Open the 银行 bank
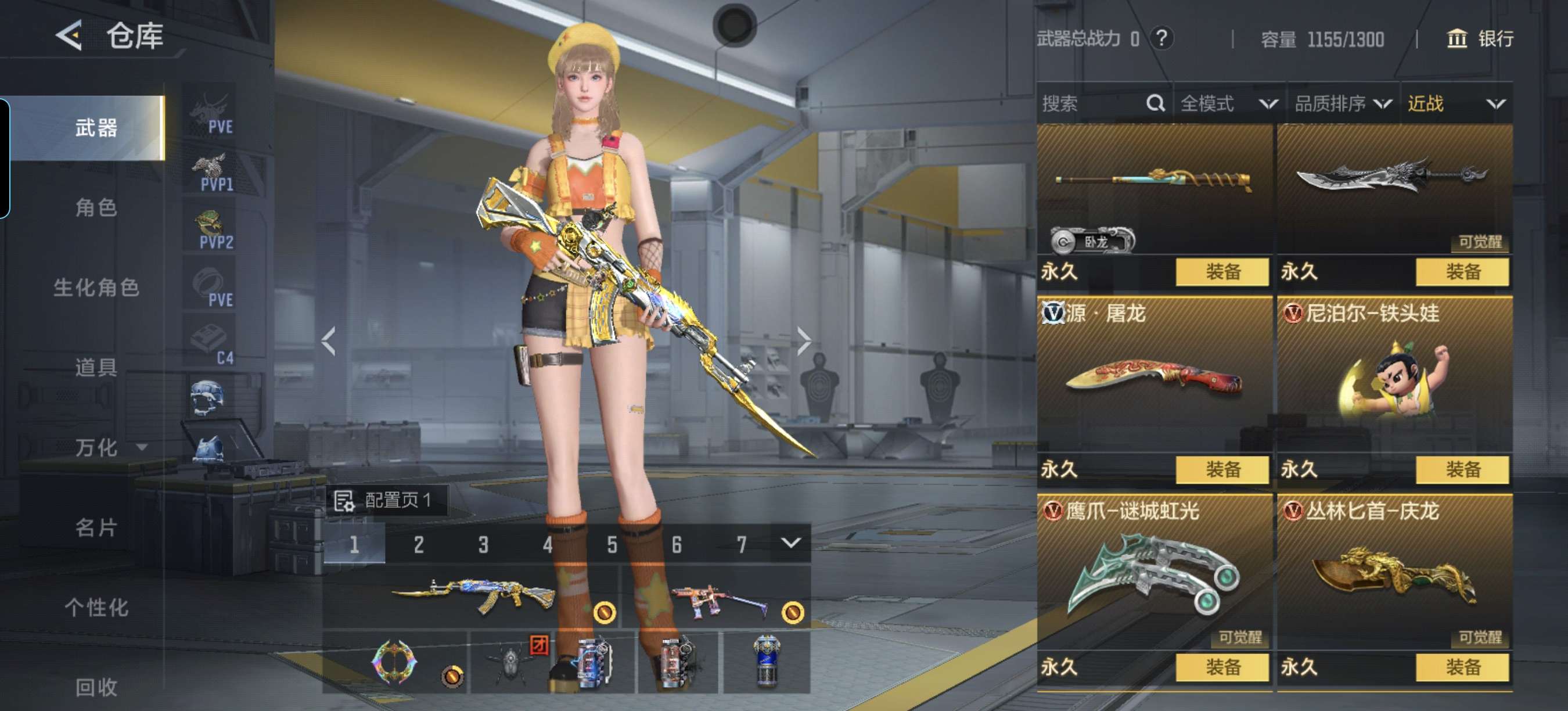 pyautogui.click(x=1479, y=39)
